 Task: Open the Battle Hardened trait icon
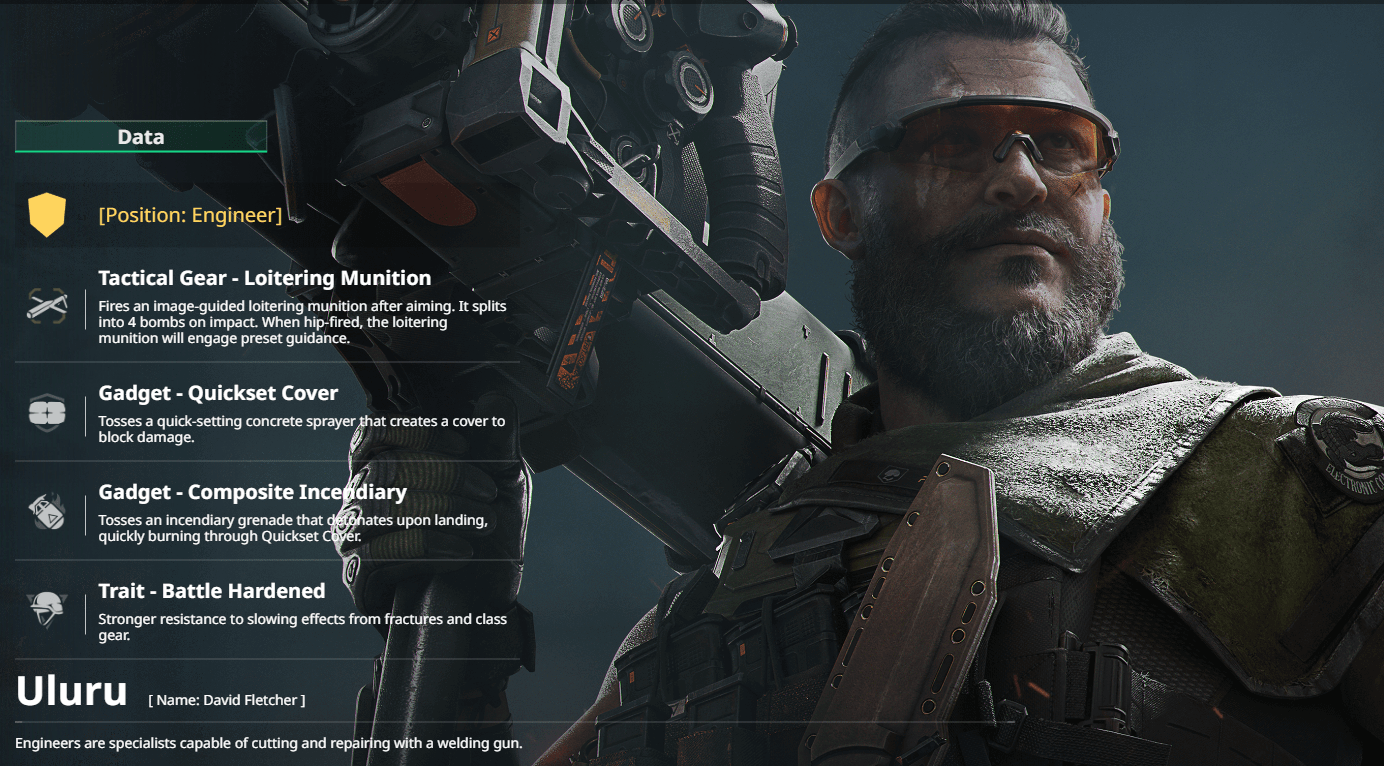pyautogui.click(x=47, y=609)
